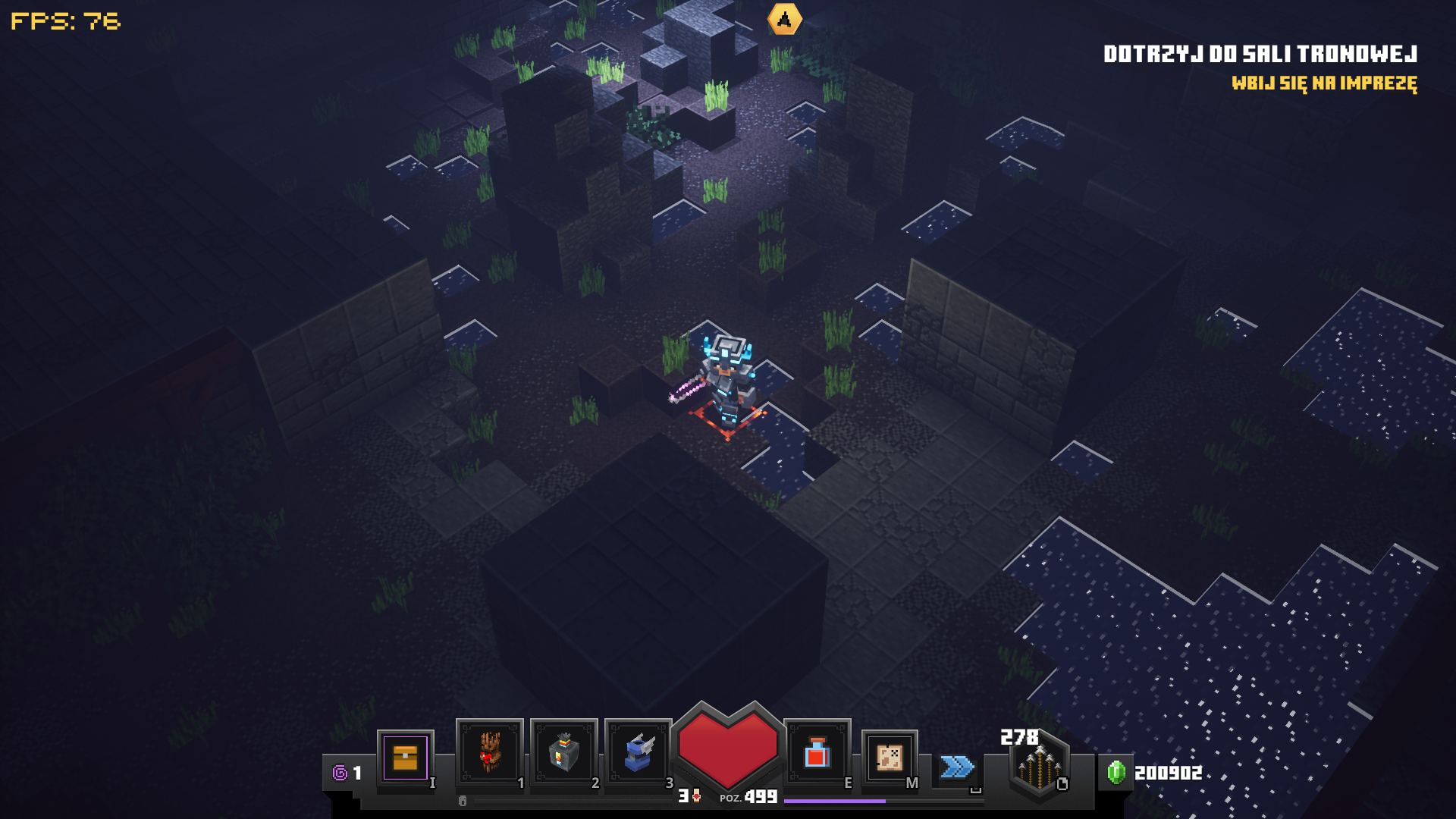Open the map scroll icon
The width and height of the screenshot is (1456, 819).
click(889, 757)
